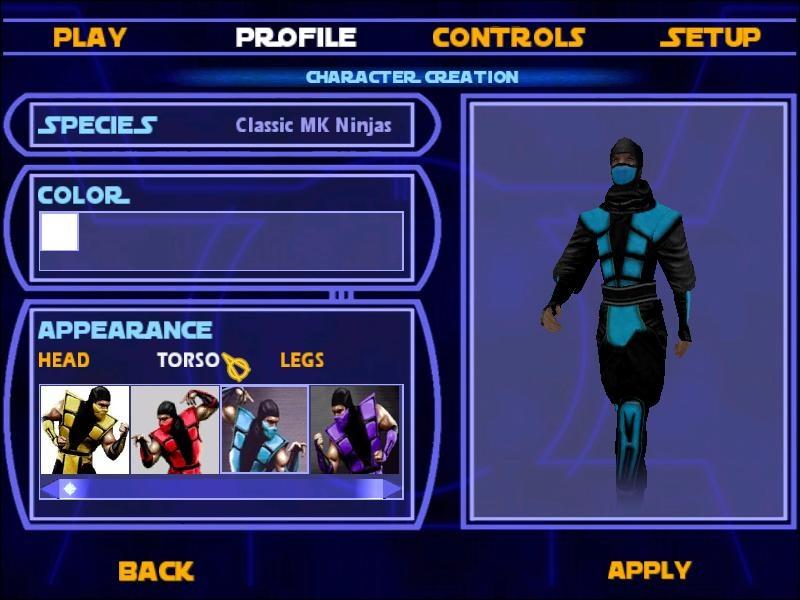Switch to the Profile menu
The width and height of the screenshot is (800, 600).
[296, 38]
